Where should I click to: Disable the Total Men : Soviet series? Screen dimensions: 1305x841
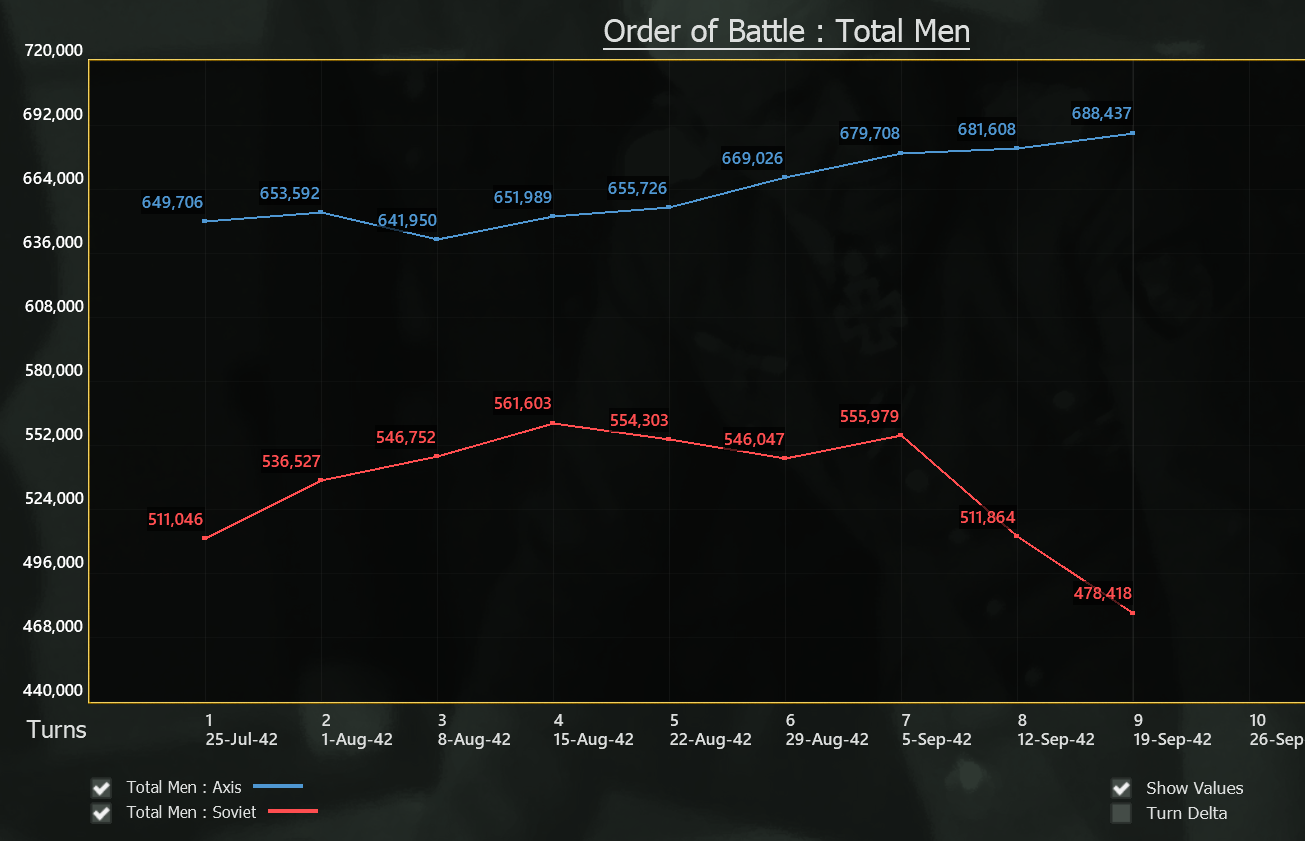click(100, 813)
